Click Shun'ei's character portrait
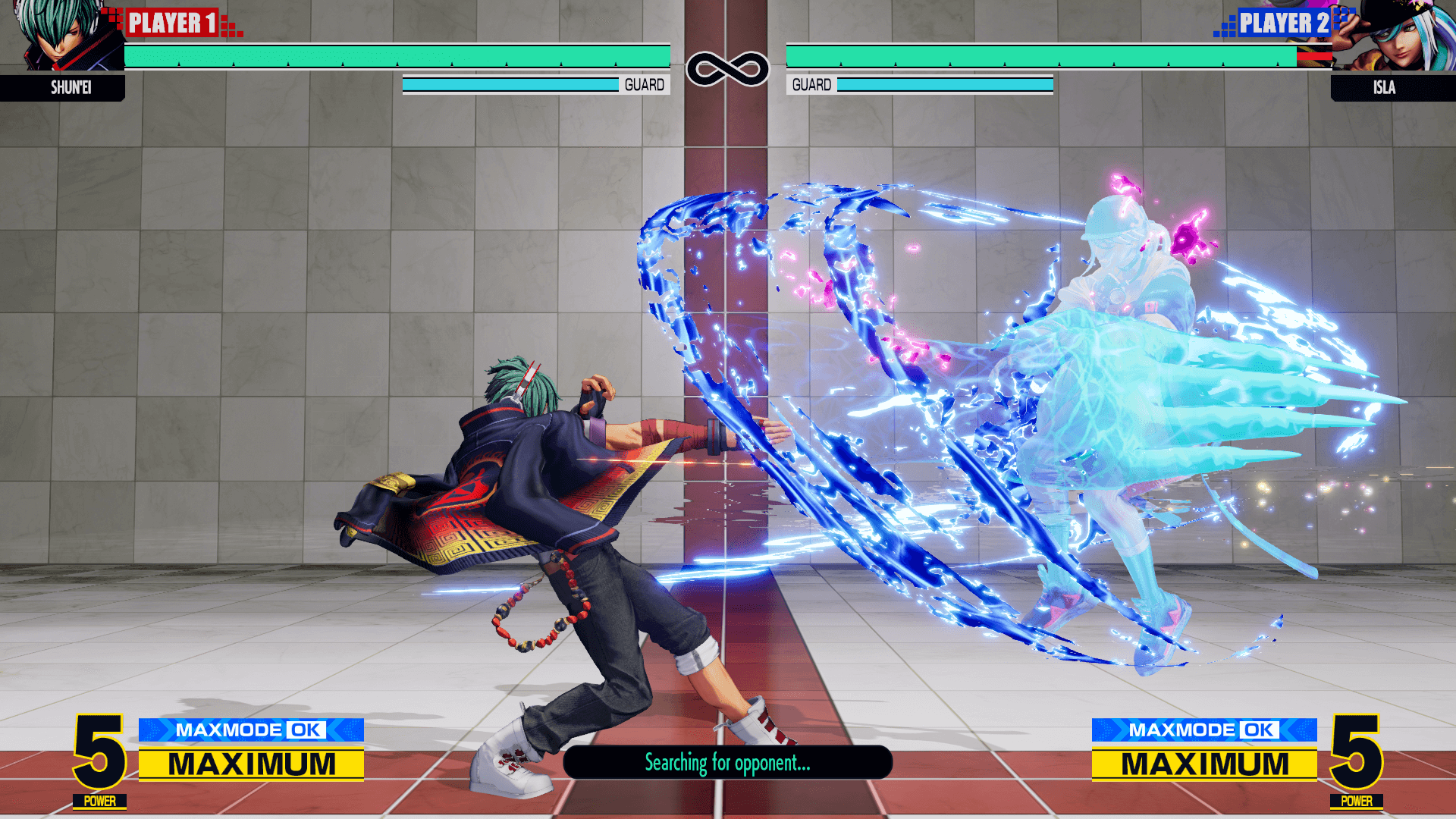The height and width of the screenshot is (819, 1456). point(62,36)
